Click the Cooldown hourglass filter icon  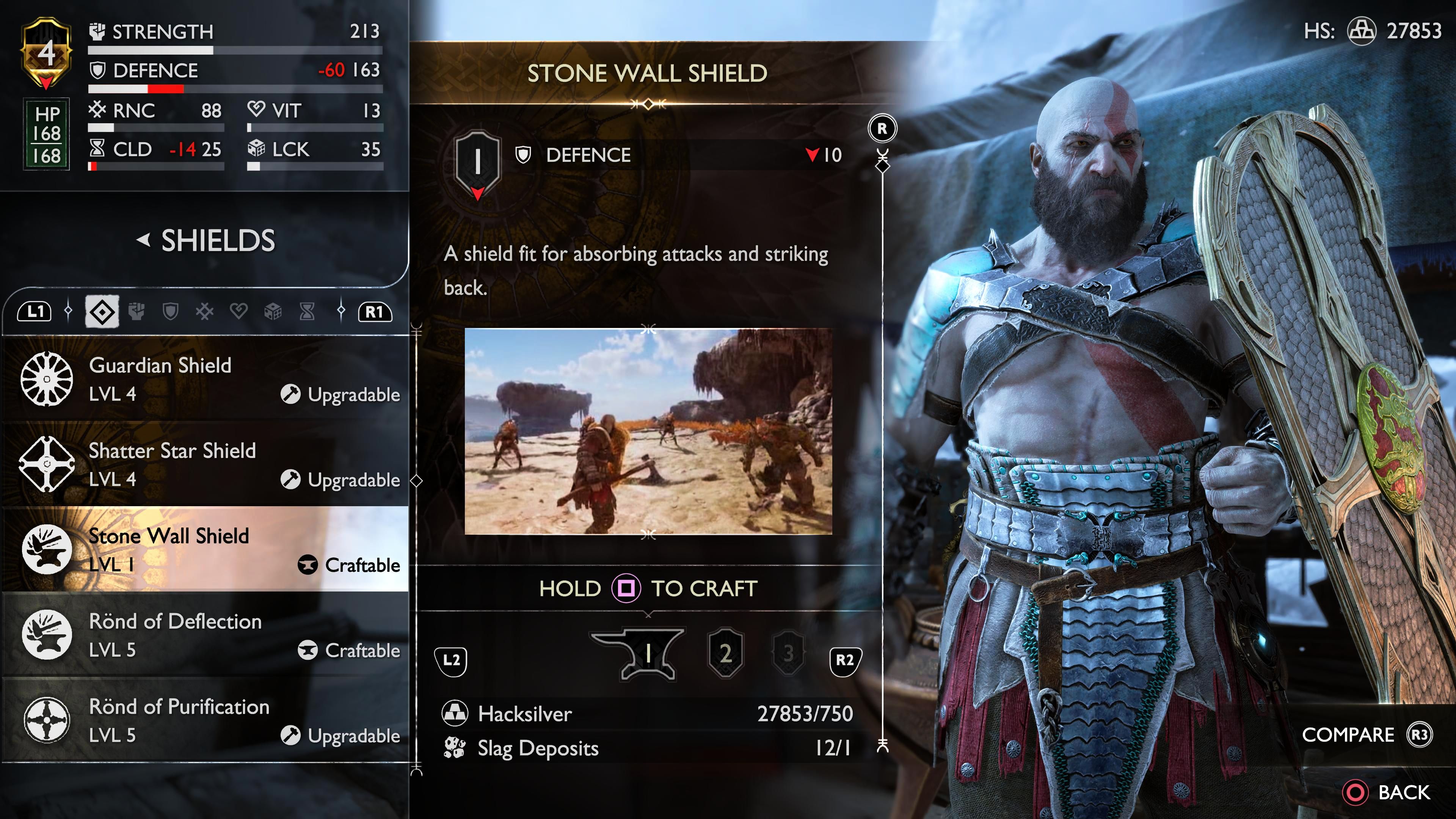point(307,311)
